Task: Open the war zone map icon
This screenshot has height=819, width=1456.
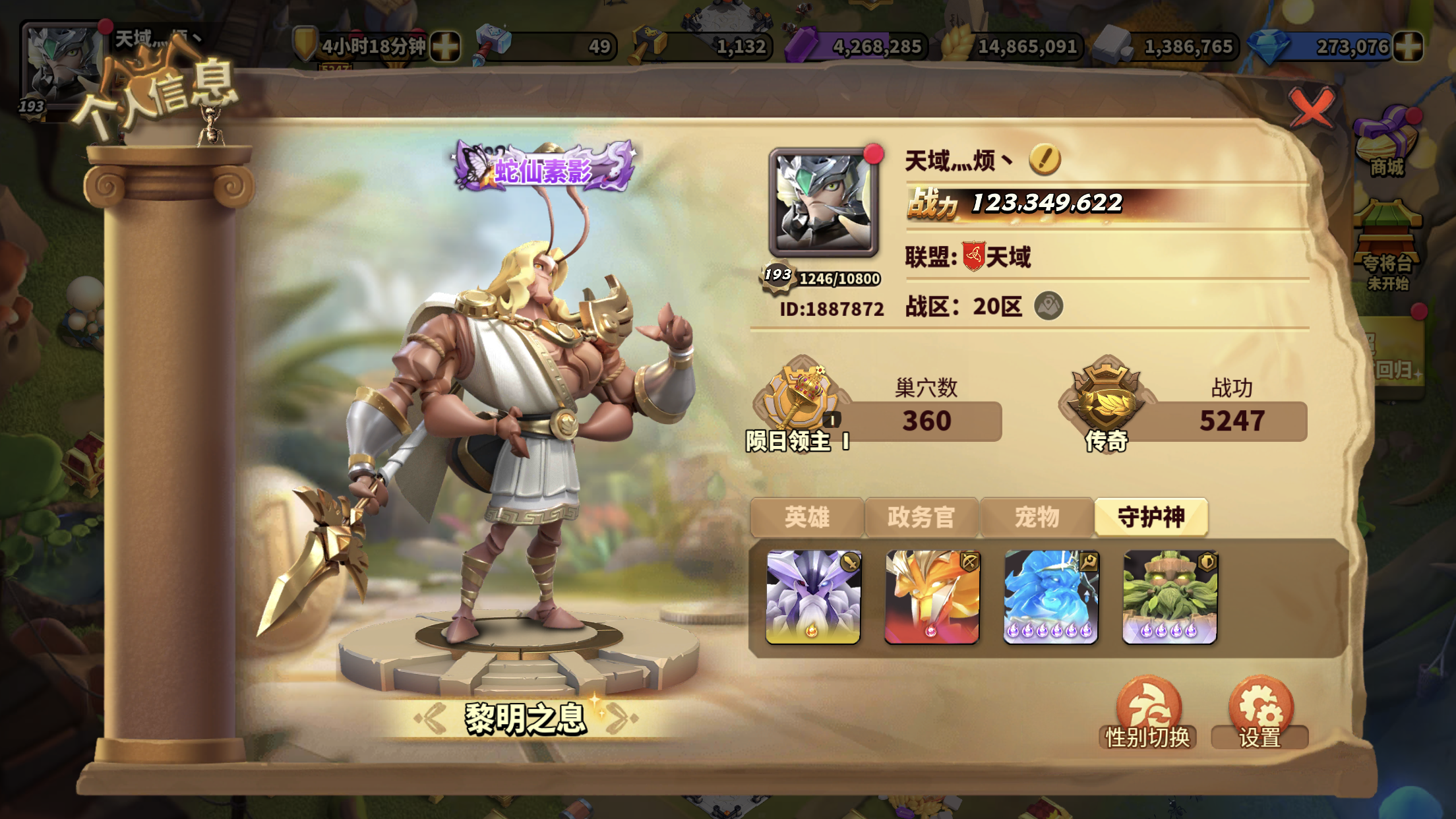Action: pos(1048,306)
